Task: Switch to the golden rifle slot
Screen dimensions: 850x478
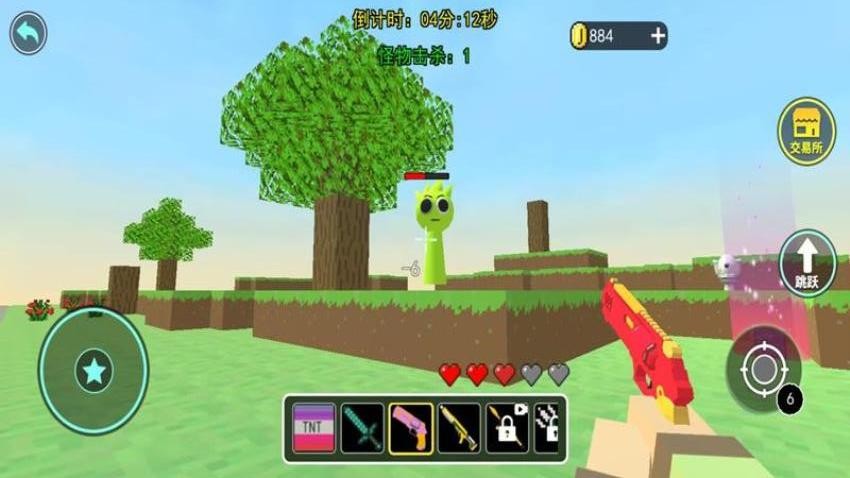Action: (459, 428)
